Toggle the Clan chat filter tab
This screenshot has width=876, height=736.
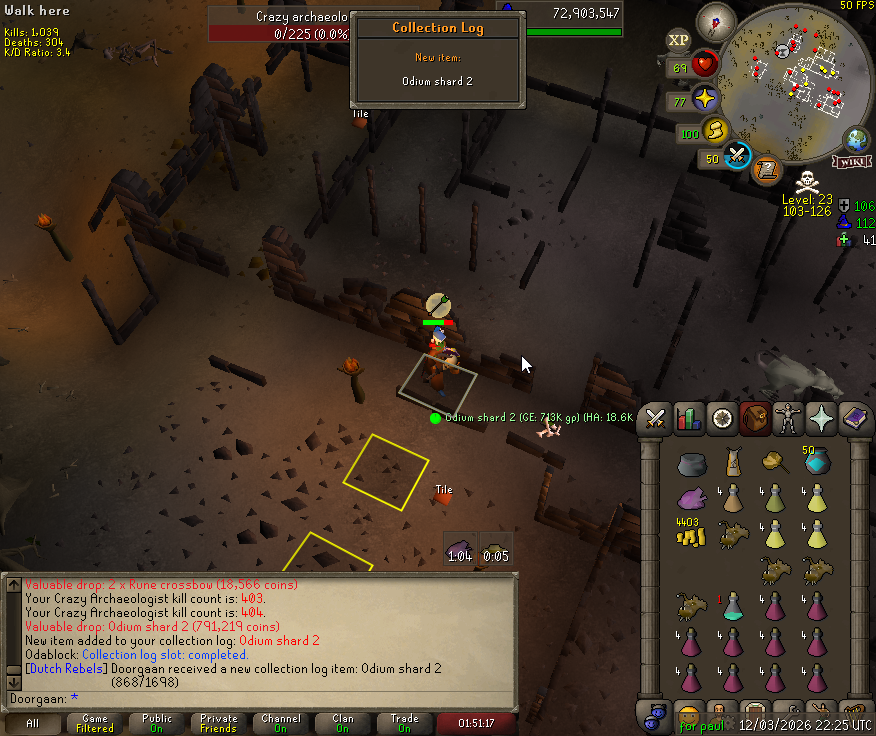343,723
